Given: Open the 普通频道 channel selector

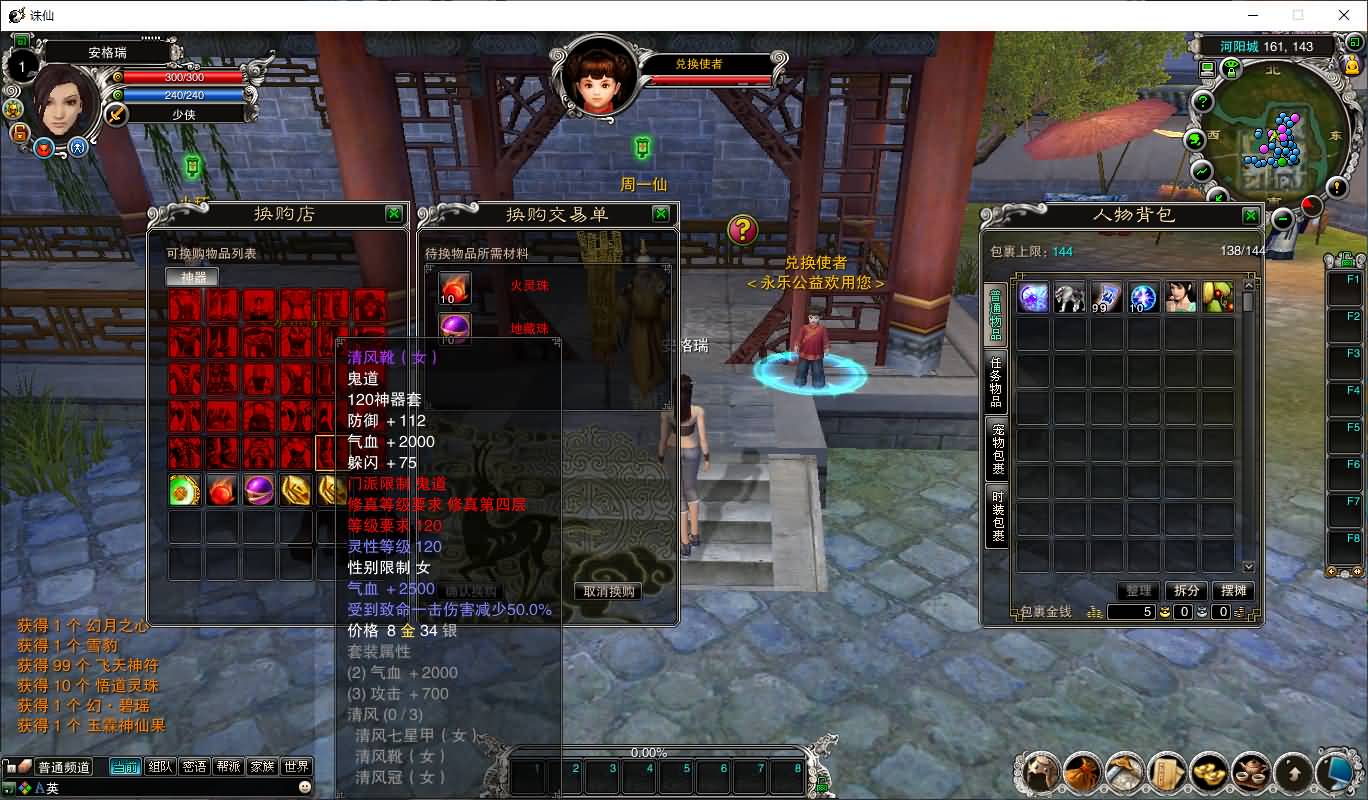Looking at the screenshot, I should point(65,766).
